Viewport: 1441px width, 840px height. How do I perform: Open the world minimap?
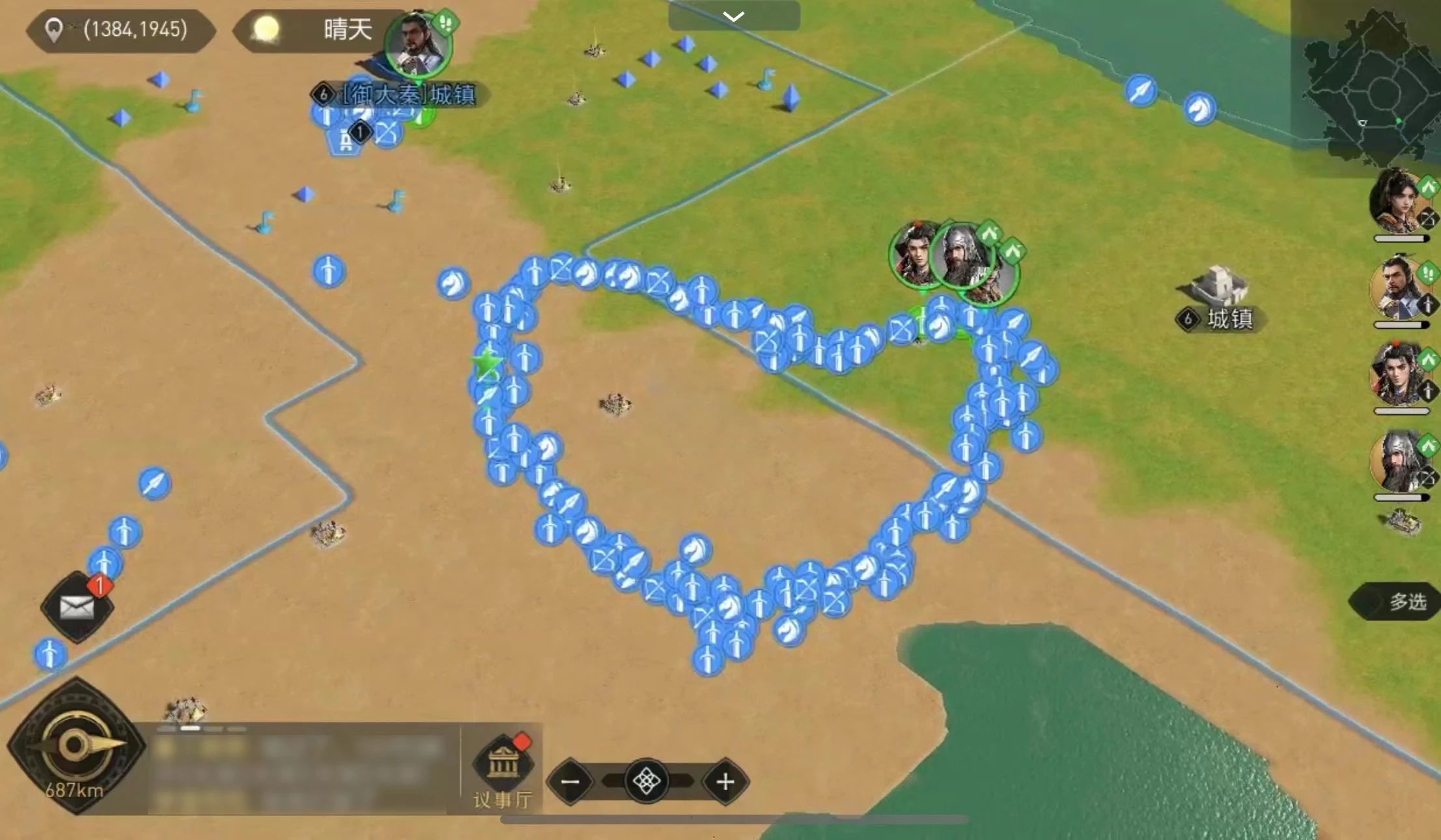[x=1374, y=88]
